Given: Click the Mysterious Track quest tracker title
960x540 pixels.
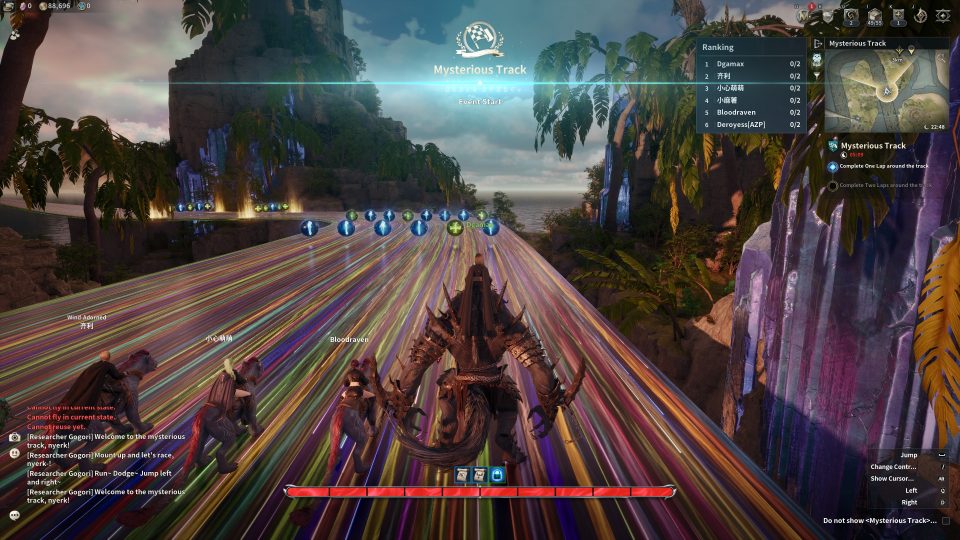Looking at the screenshot, I should 873,146.
